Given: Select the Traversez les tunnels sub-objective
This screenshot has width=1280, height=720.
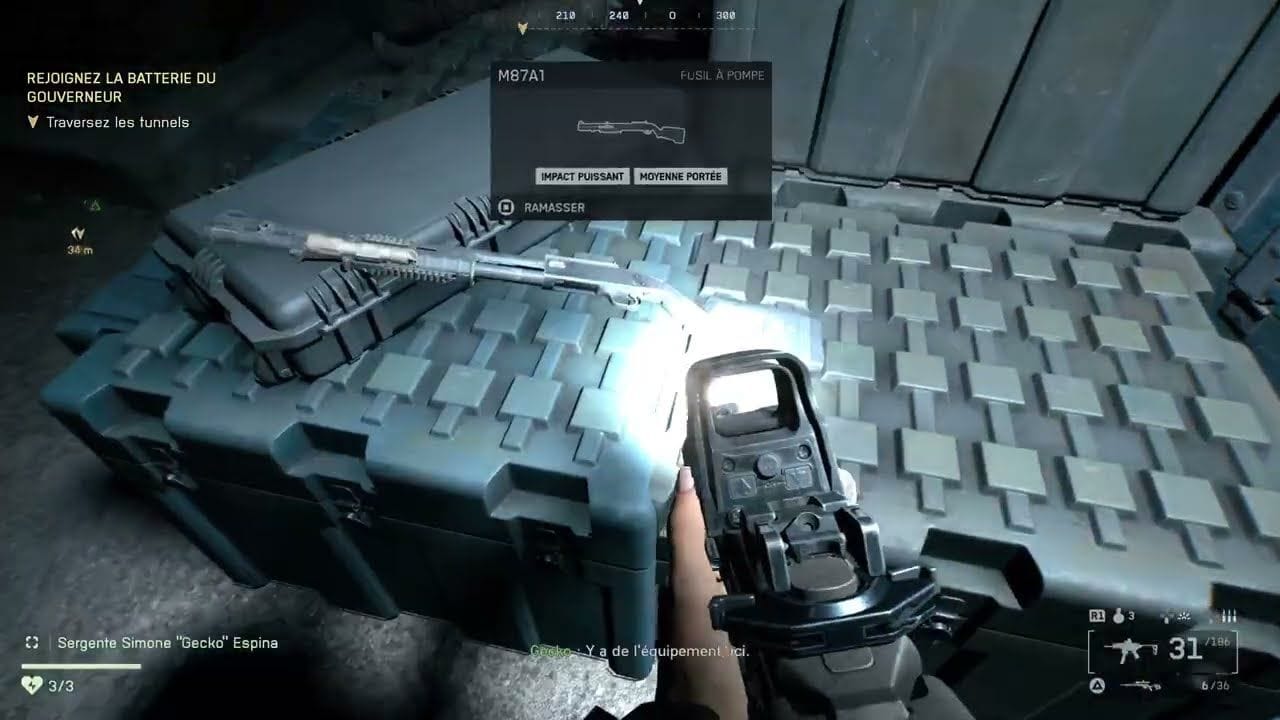Looking at the screenshot, I should click(x=118, y=122).
